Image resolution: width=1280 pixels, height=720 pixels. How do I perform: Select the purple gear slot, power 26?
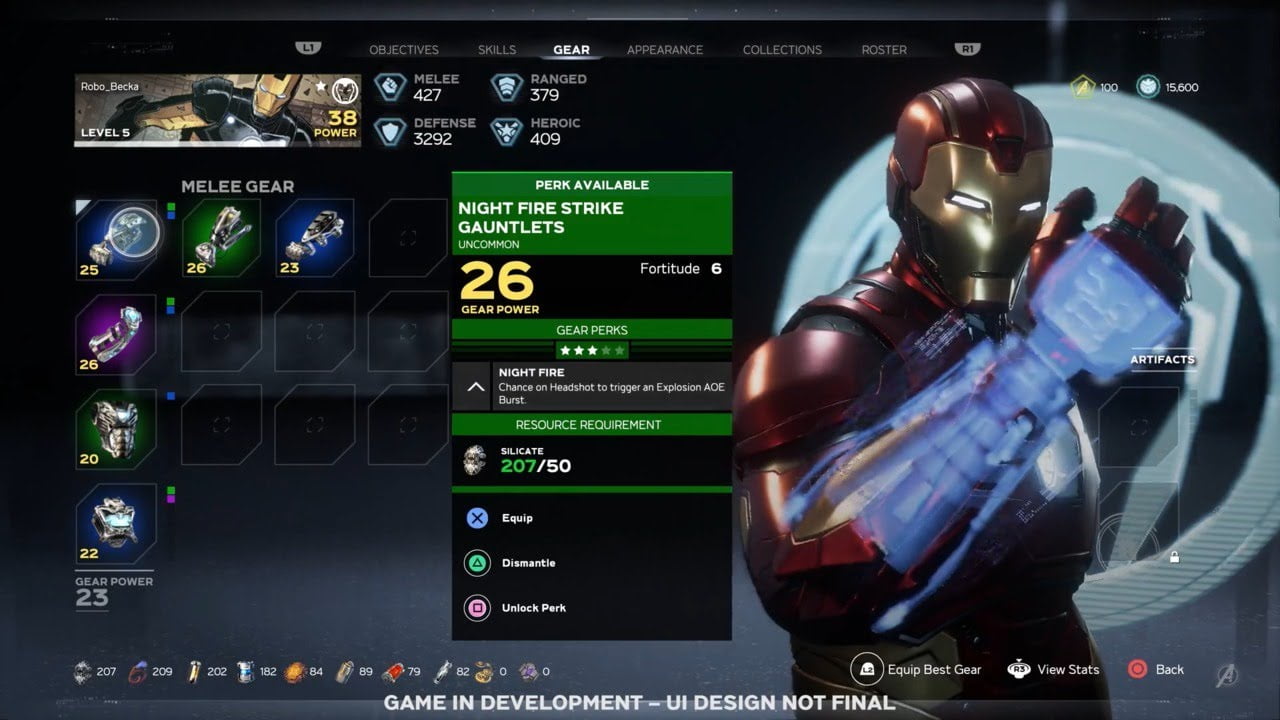click(x=117, y=333)
